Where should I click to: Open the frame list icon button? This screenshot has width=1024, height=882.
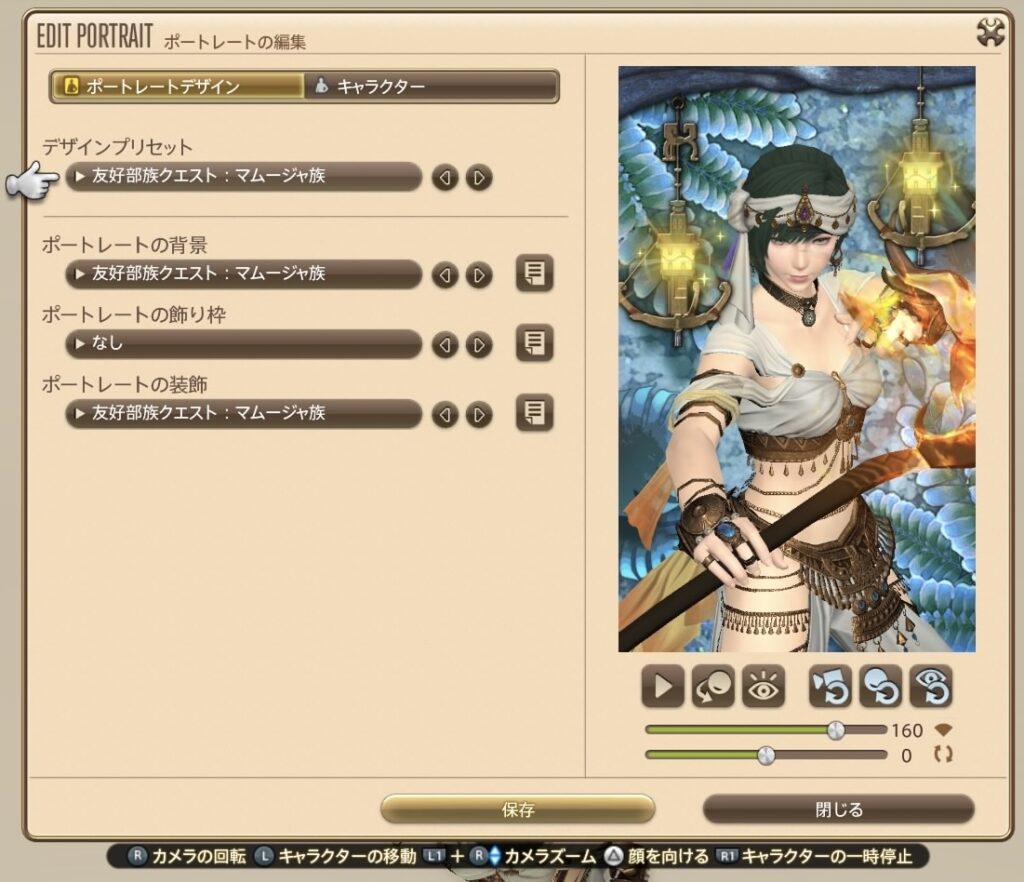534,344
